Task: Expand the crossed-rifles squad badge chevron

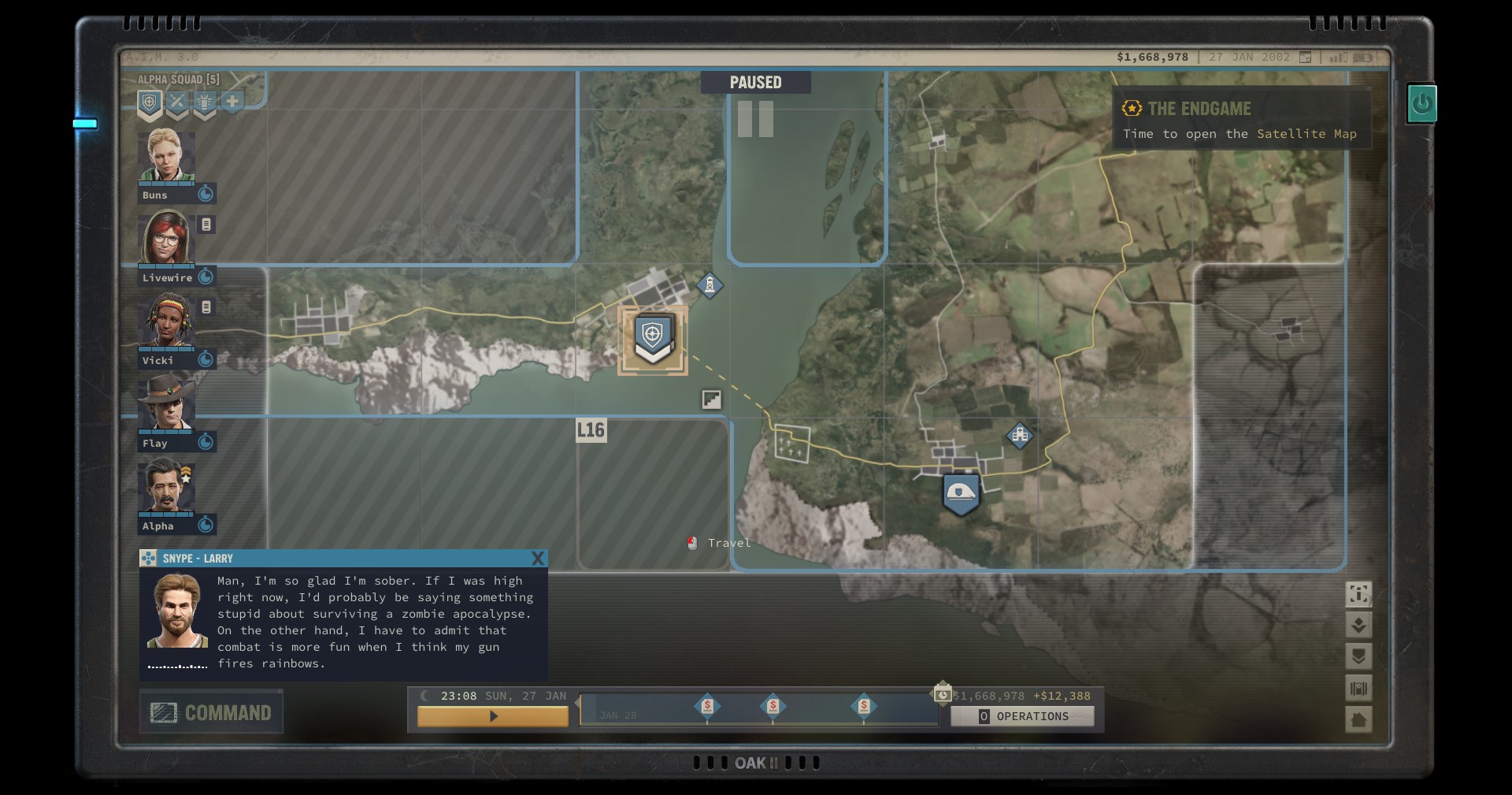Action: pos(177,117)
